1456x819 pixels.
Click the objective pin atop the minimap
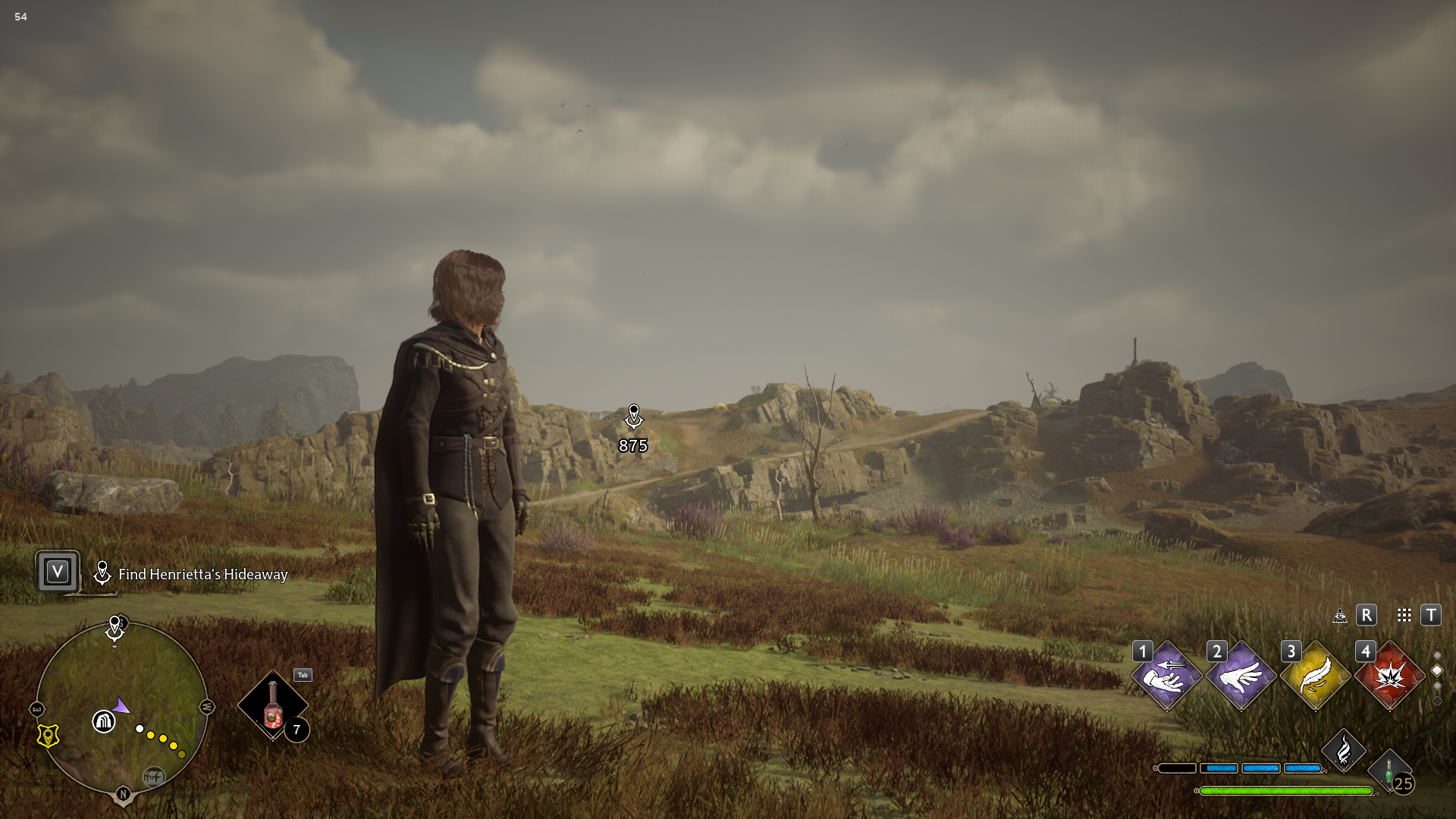tap(115, 627)
